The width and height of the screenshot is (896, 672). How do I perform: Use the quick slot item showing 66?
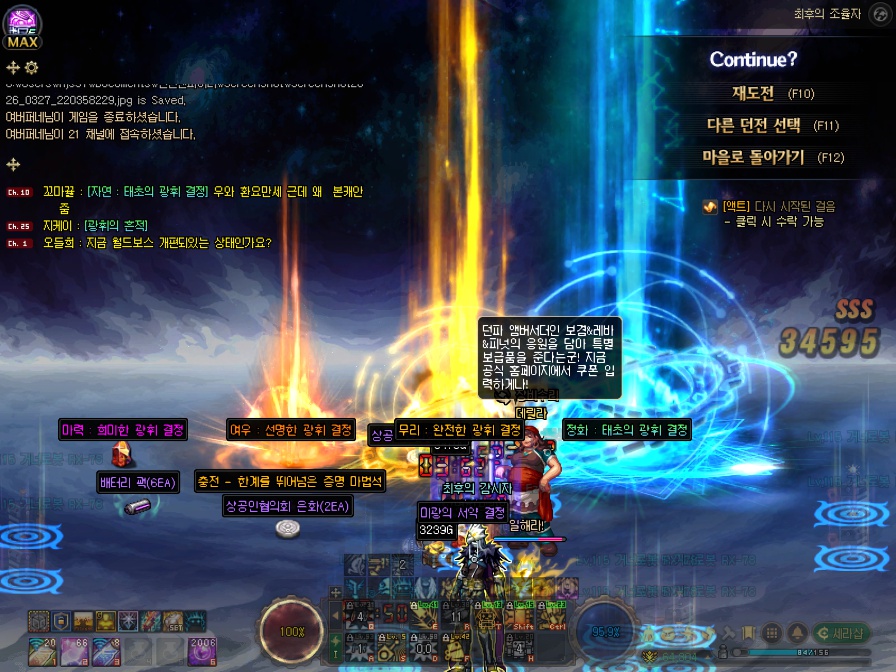click(x=72, y=652)
